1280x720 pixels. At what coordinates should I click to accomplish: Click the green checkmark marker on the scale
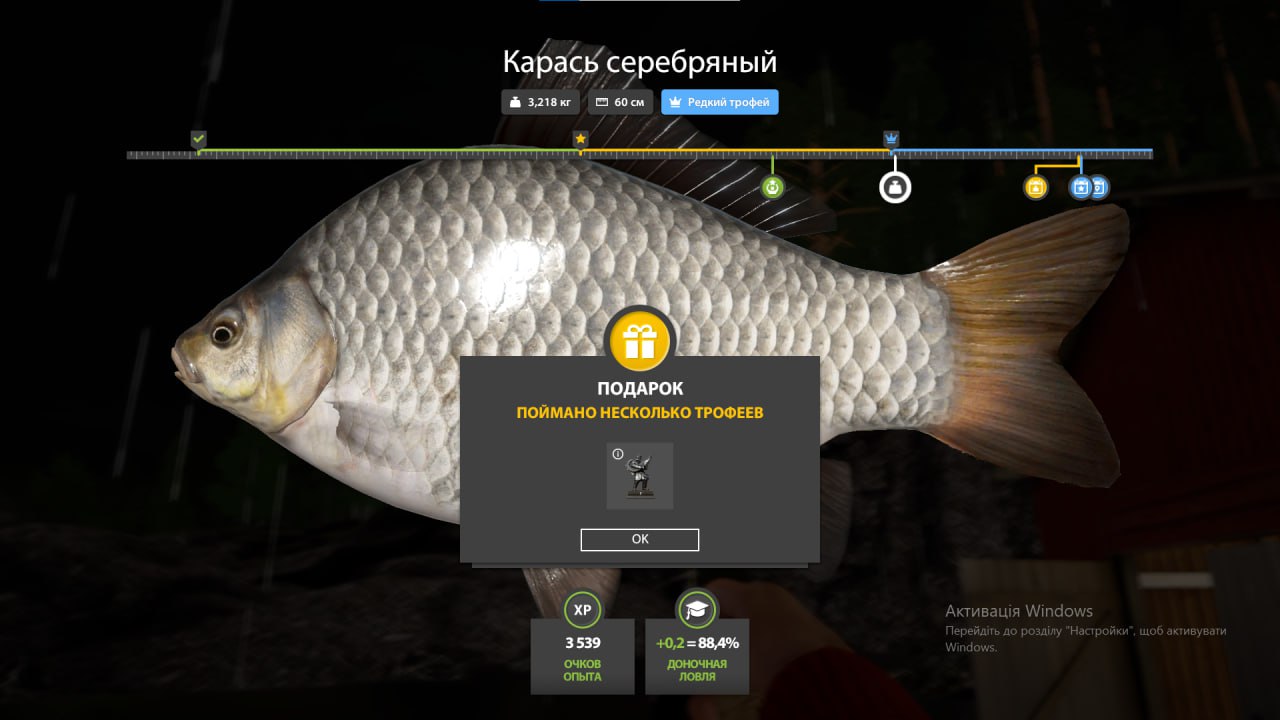[x=198, y=137]
